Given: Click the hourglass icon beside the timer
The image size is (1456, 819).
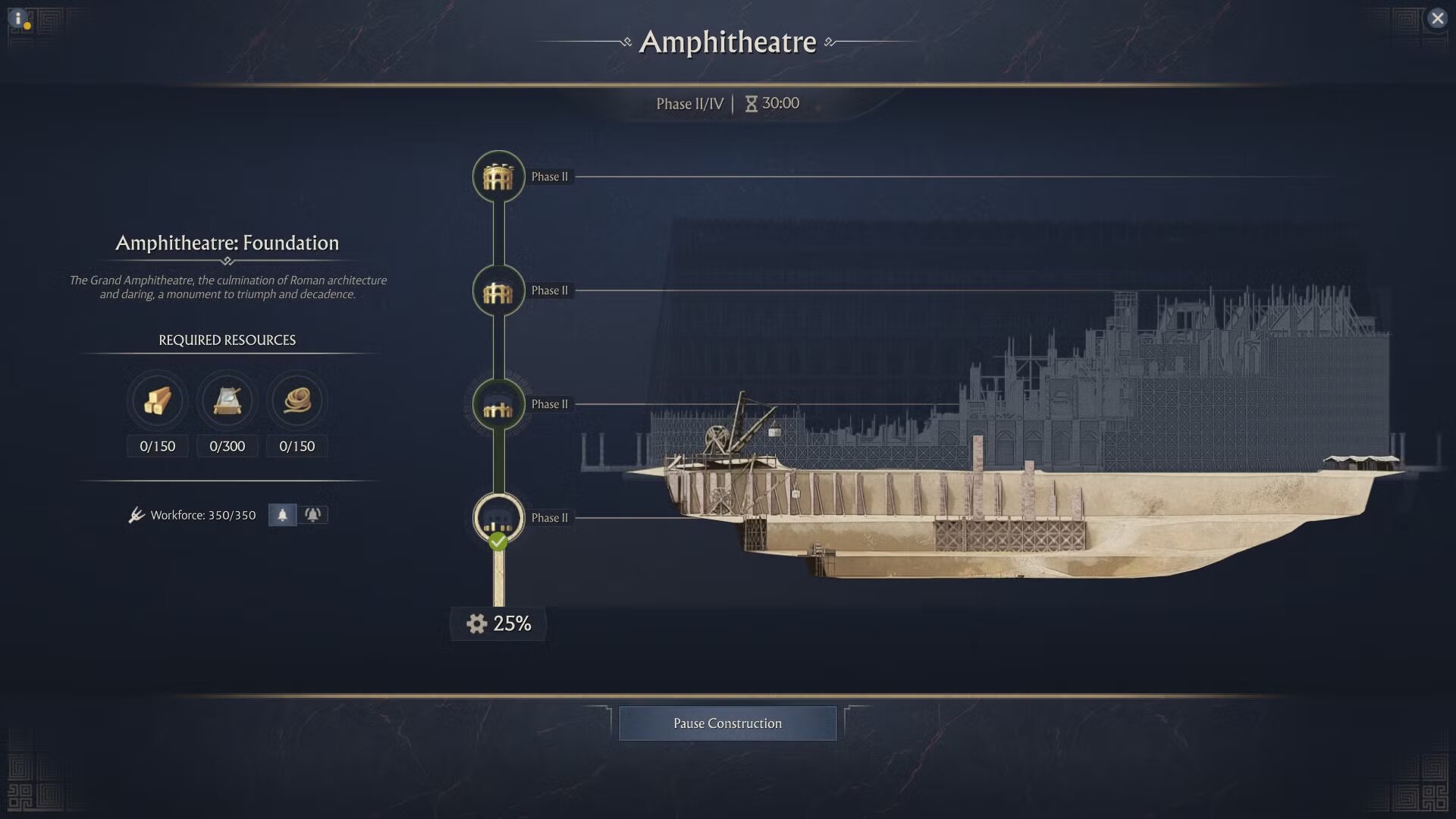Looking at the screenshot, I should point(751,103).
